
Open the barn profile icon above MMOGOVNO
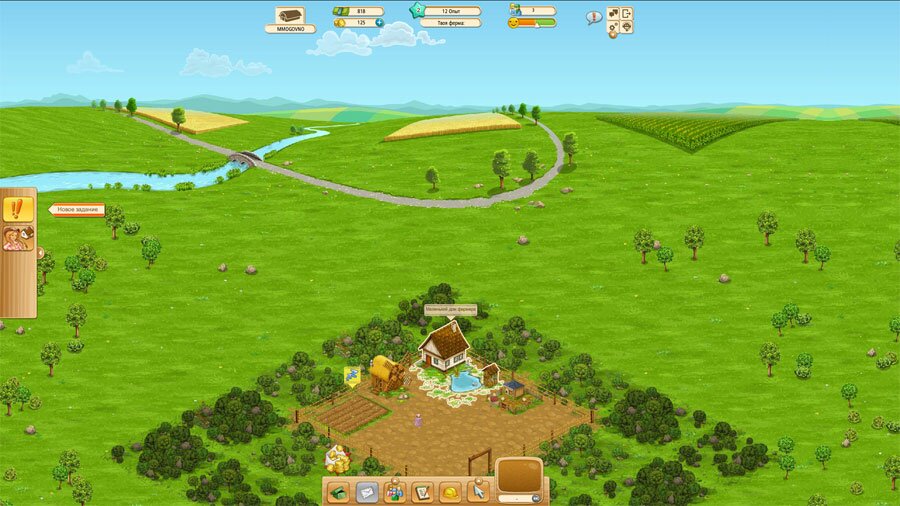[290, 15]
